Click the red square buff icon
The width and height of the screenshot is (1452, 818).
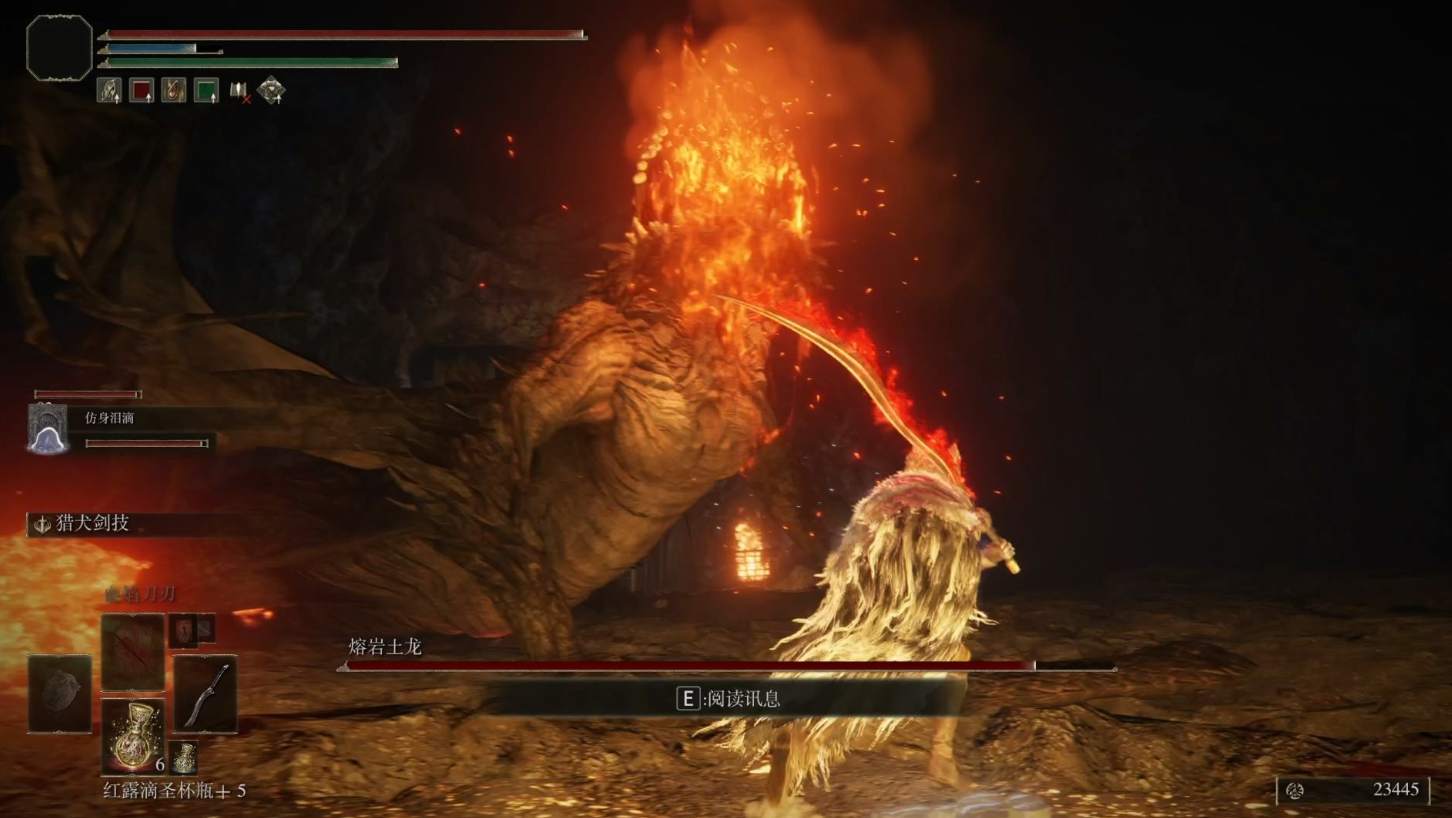click(x=141, y=90)
